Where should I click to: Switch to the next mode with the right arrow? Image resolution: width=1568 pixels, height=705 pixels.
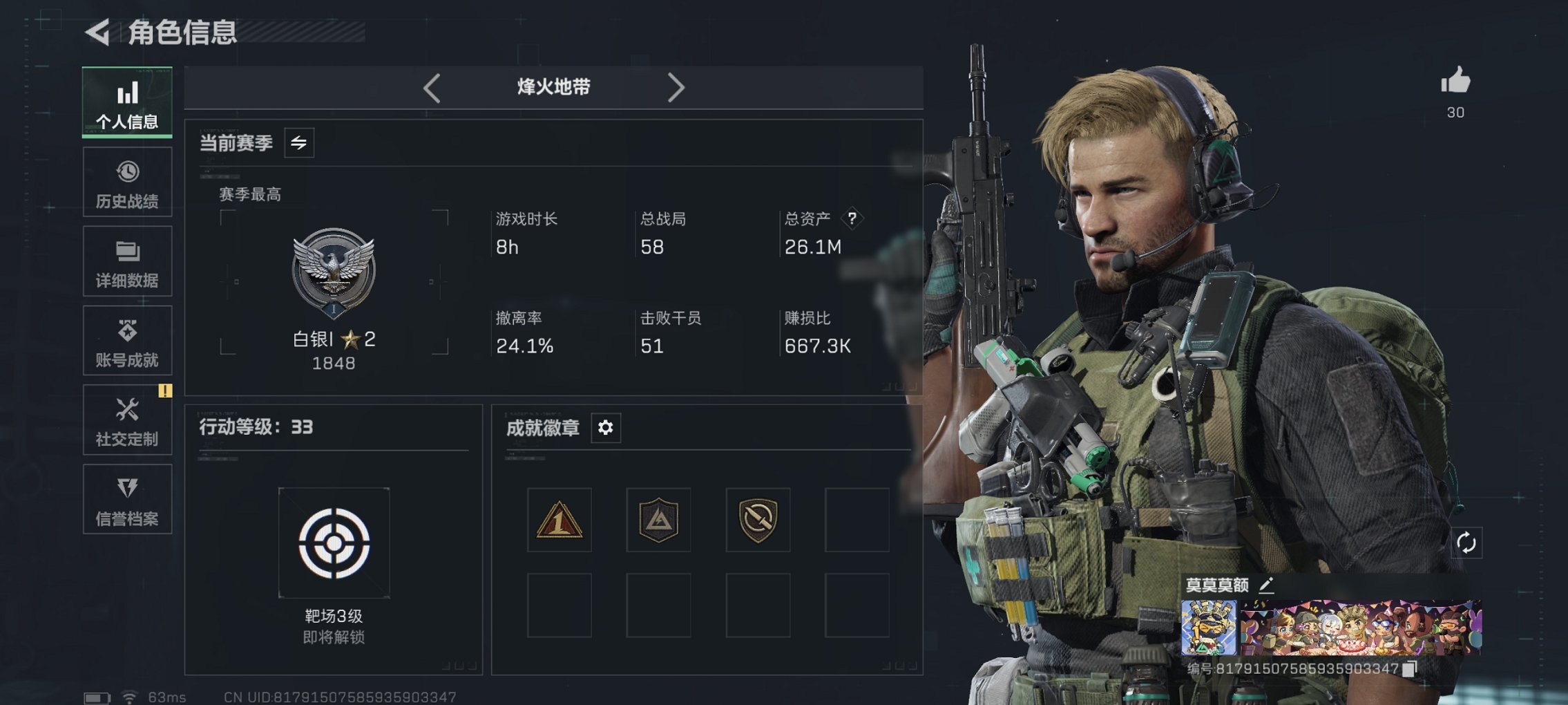[676, 88]
